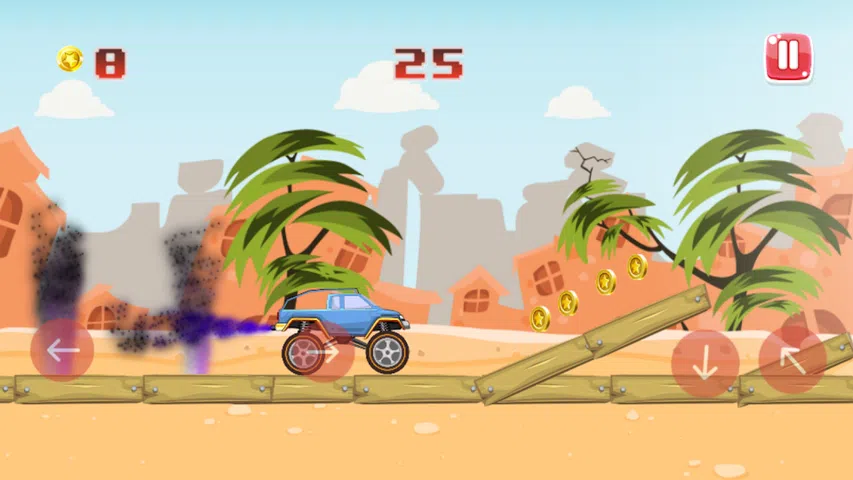853x480 pixels.
Task: Tap the left arrow control button
Action: click(x=62, y=350)
